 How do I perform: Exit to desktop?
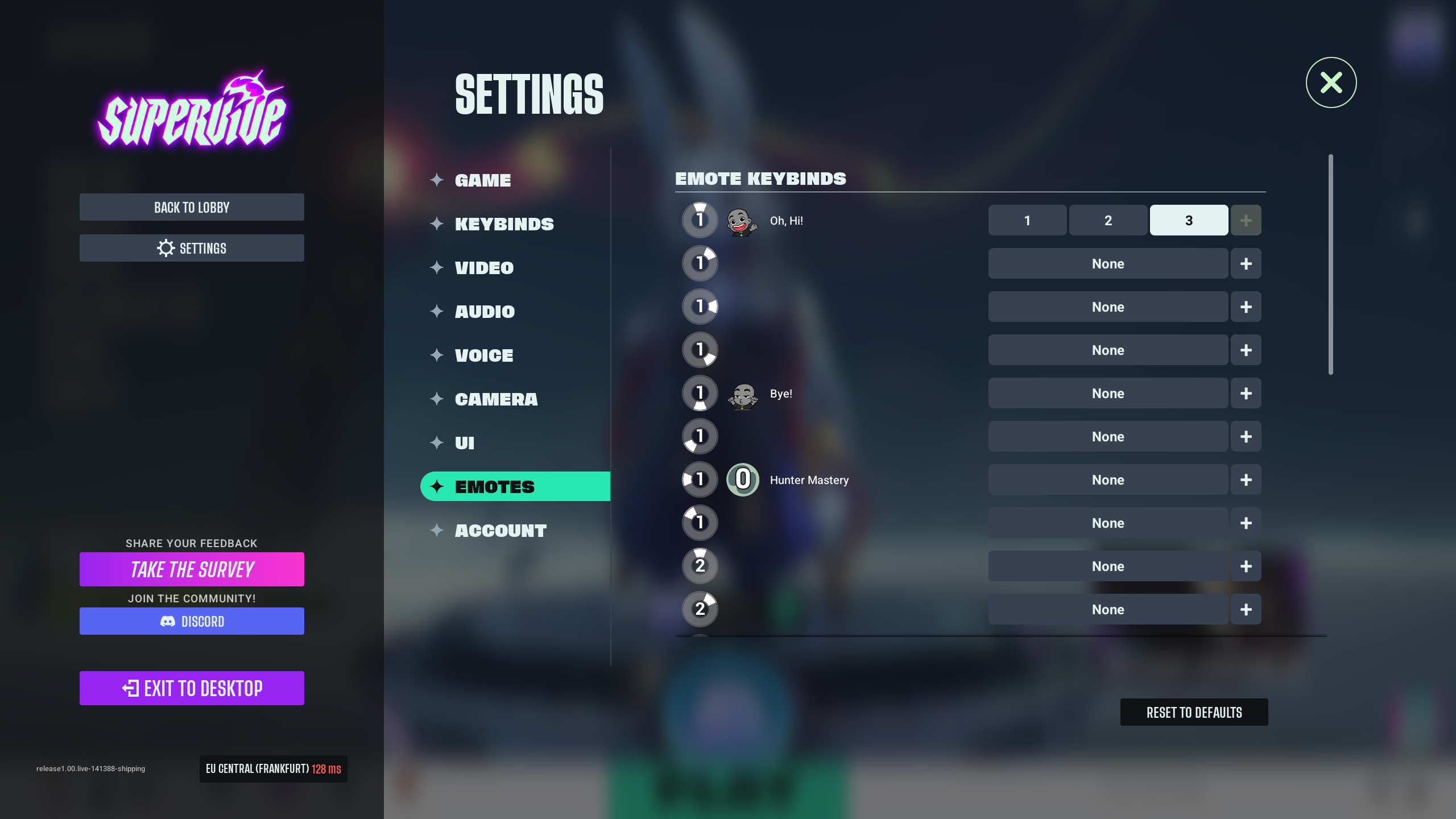192,688
